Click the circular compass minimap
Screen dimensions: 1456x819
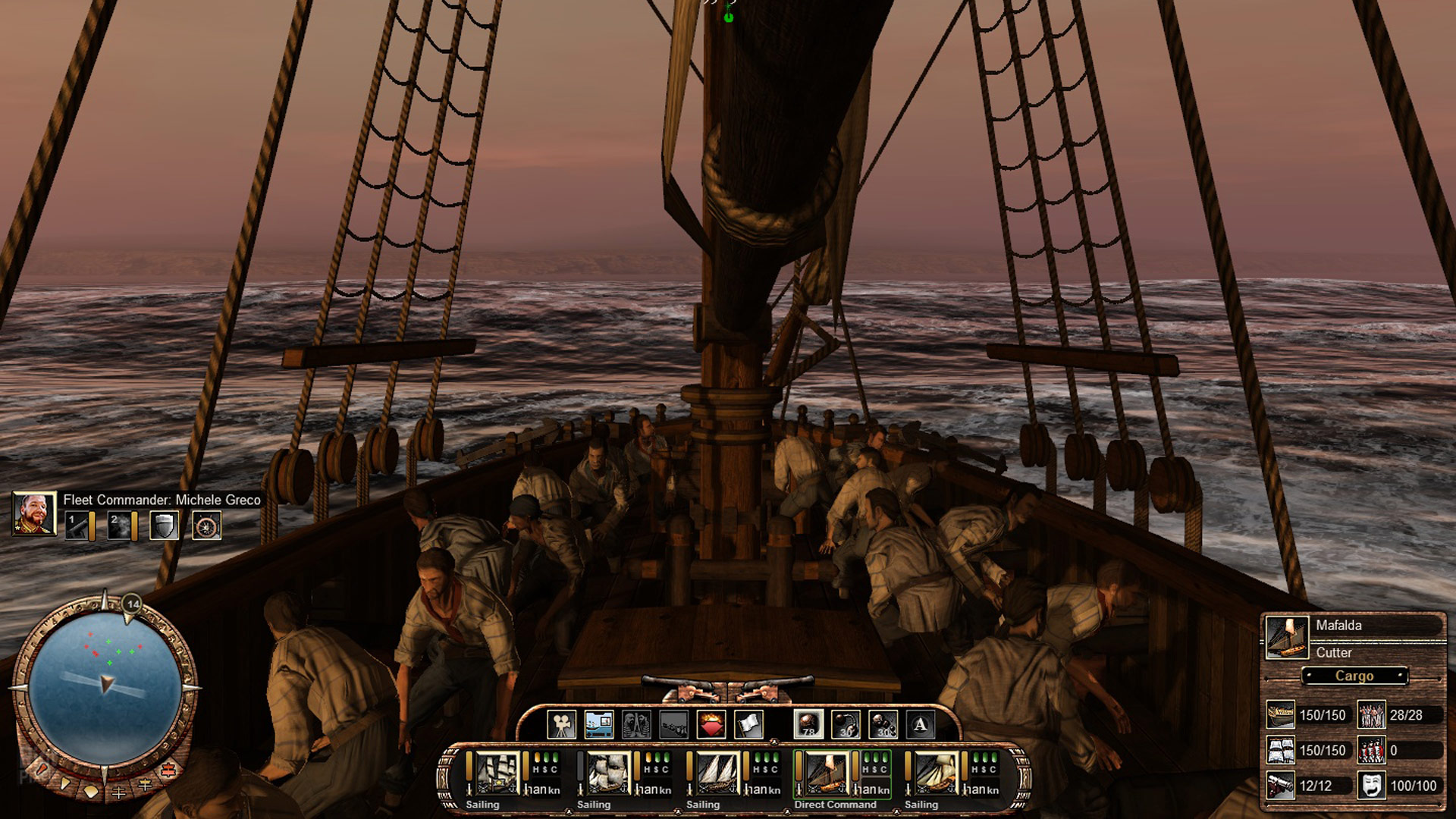click(105, 689)
